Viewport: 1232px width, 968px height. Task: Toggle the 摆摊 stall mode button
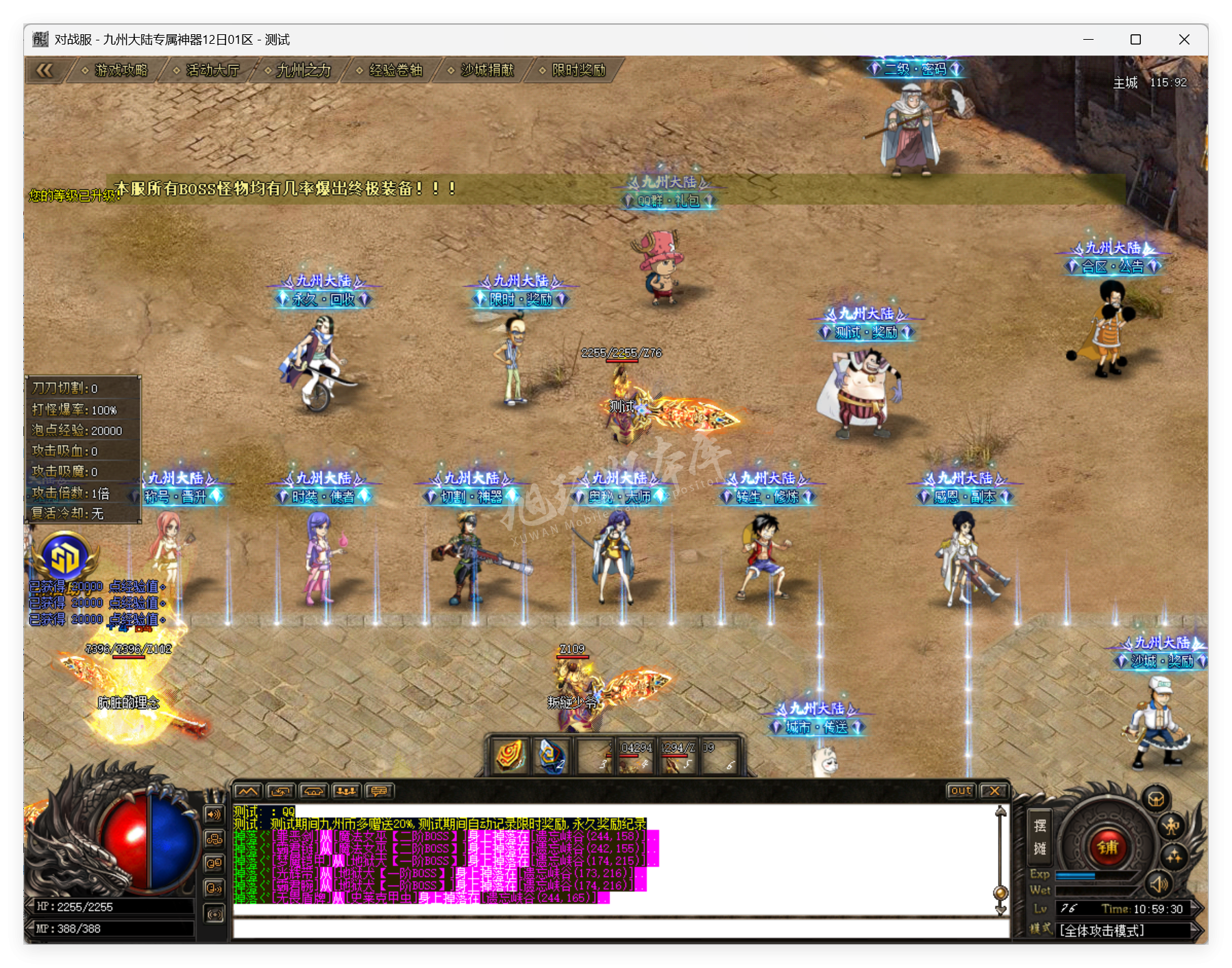tap(1040, 837)
